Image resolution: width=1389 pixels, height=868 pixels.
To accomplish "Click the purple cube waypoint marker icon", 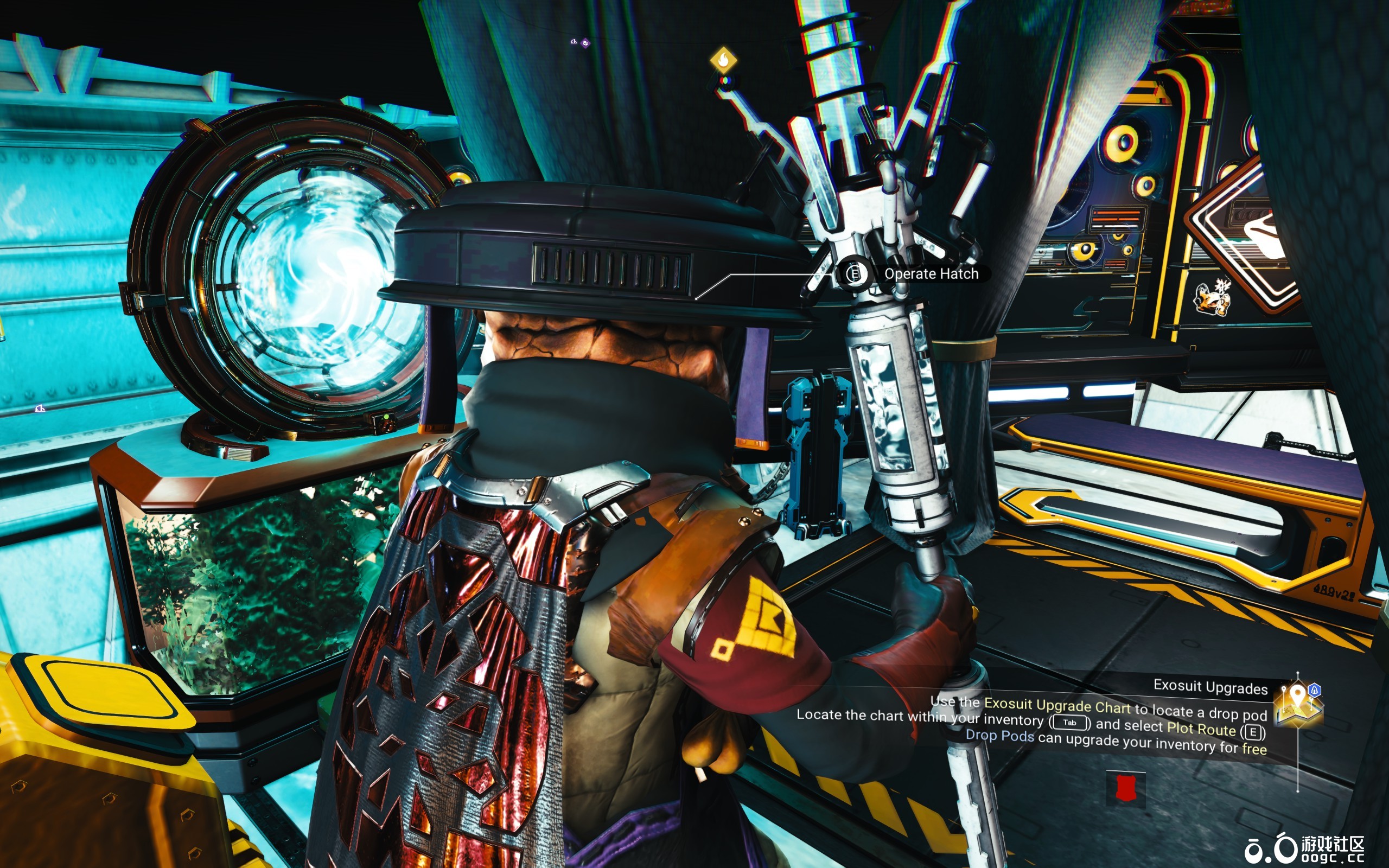I will tap(586, 43).
